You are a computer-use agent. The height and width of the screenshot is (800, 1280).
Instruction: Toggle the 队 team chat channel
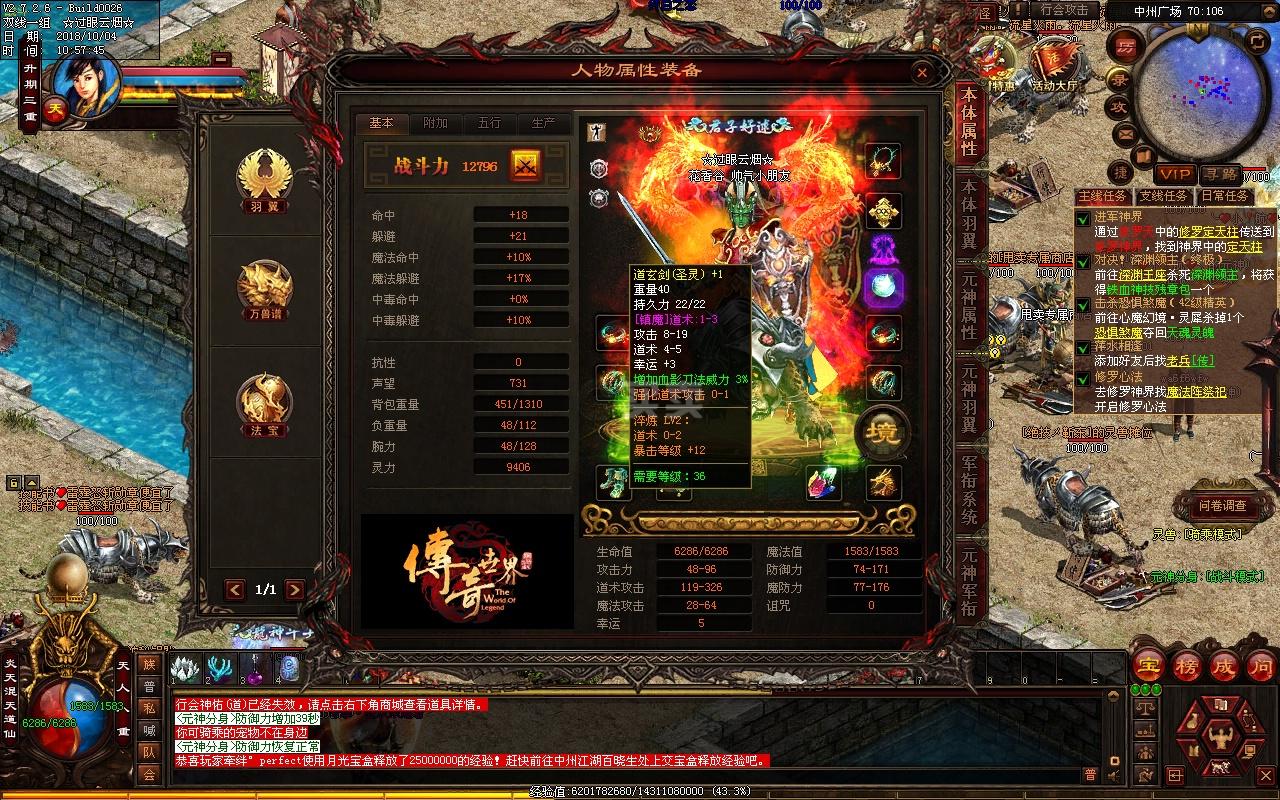click(x=151, y=752)
